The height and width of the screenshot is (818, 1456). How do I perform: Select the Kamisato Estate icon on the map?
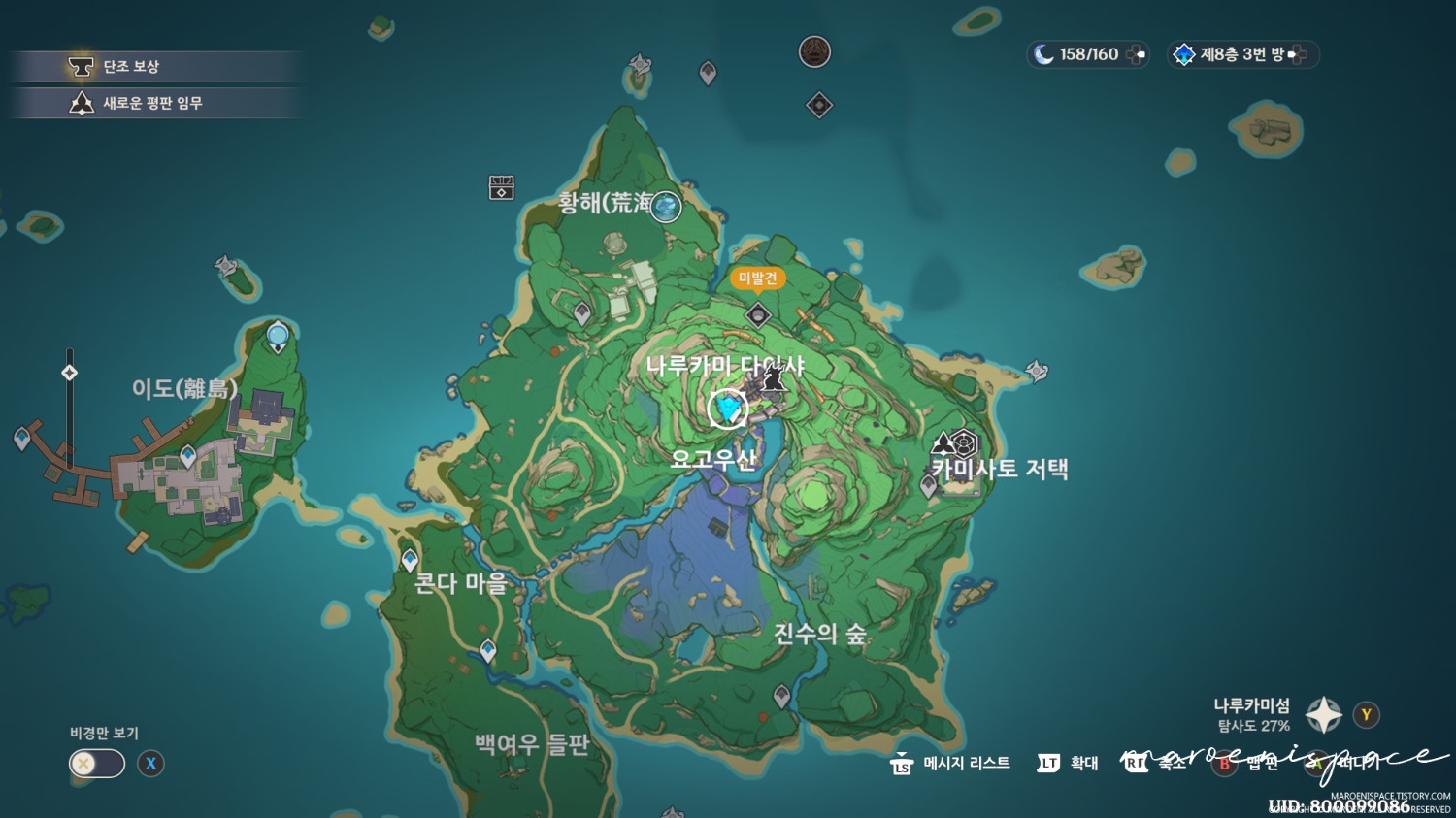click(961, 444)
